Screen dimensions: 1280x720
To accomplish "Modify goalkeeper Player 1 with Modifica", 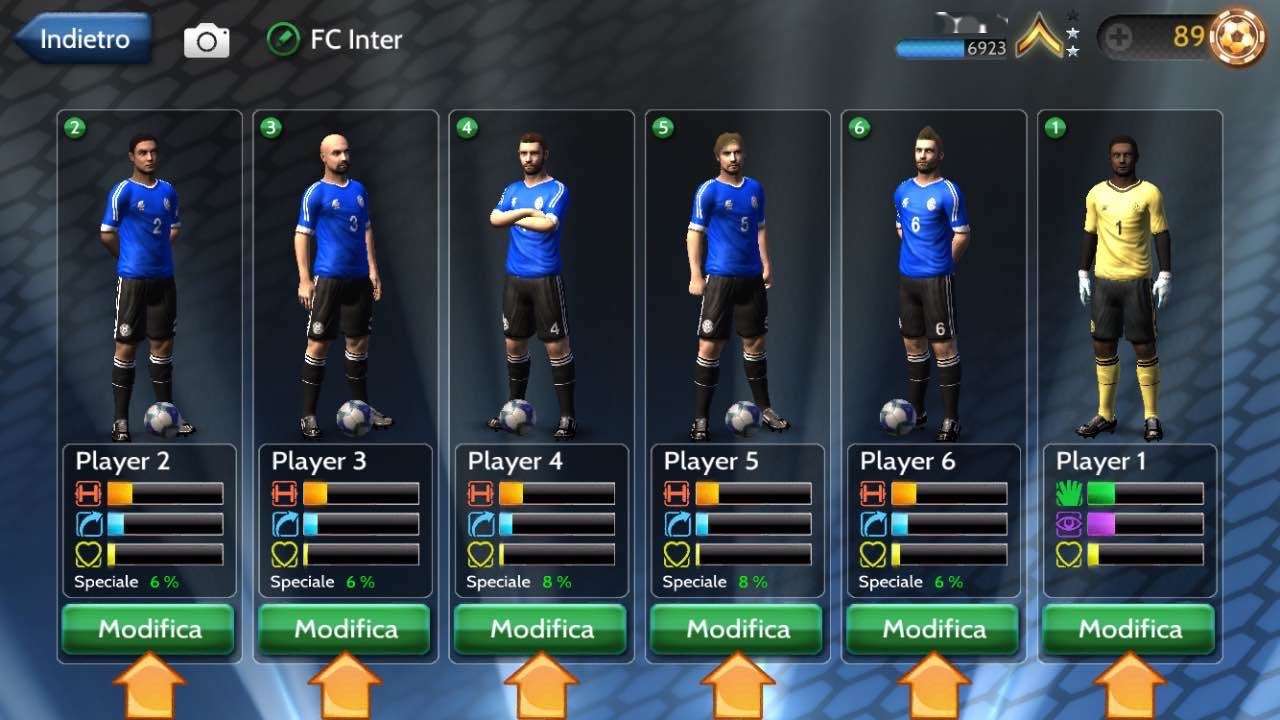I will point(1129,629).
